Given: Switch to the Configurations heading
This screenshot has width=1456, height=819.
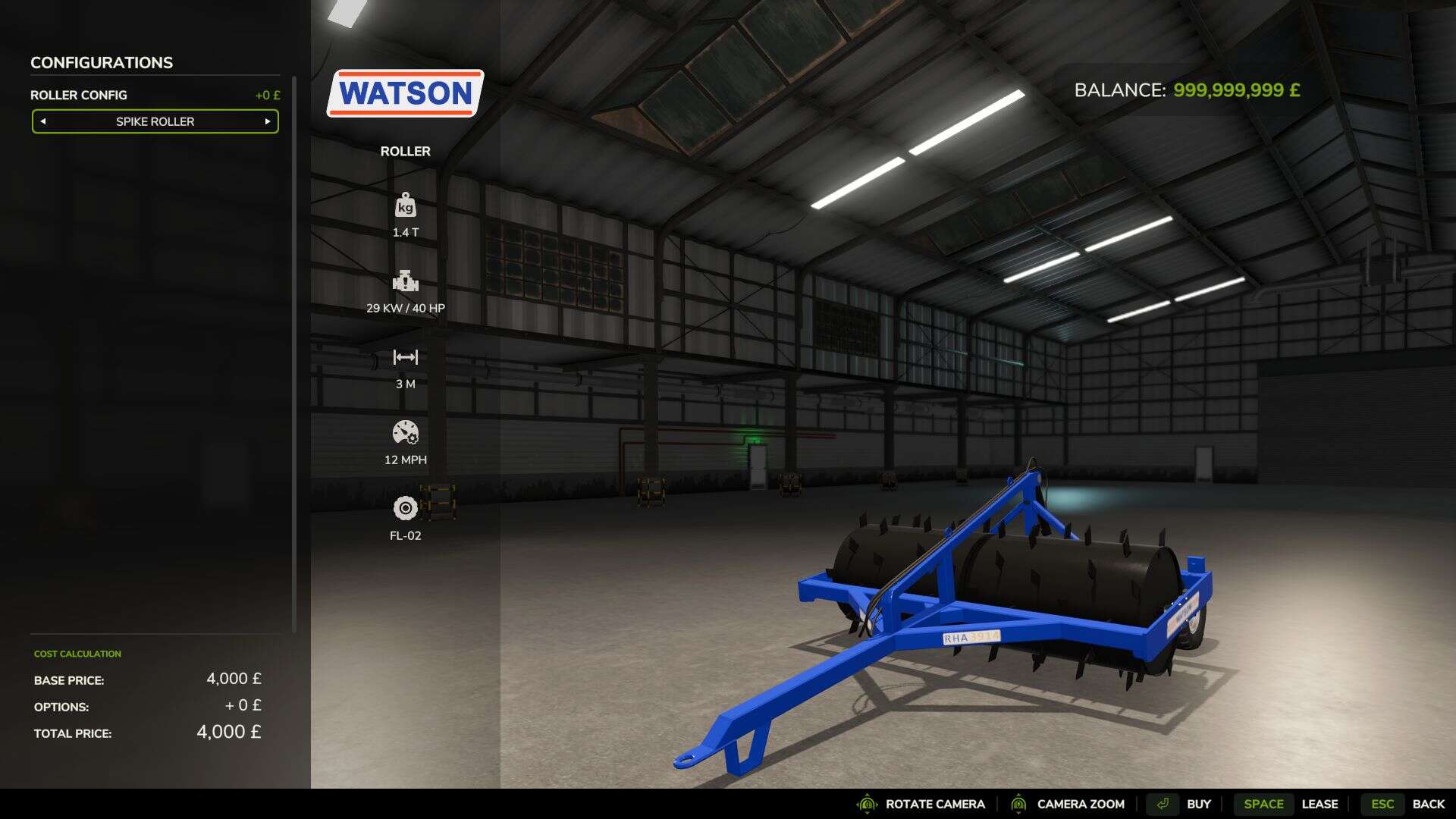Looking at the screenshot, I should (100, 62).
